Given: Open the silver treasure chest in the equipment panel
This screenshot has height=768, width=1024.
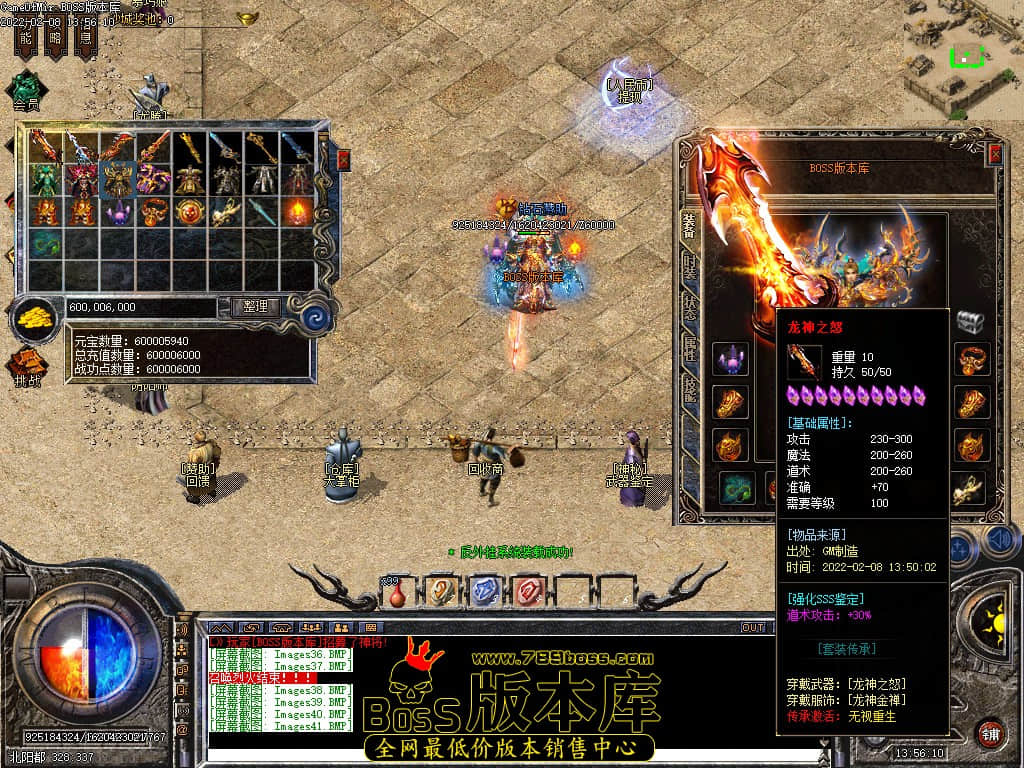Looking at the screenshot, I should pos(970,321).
